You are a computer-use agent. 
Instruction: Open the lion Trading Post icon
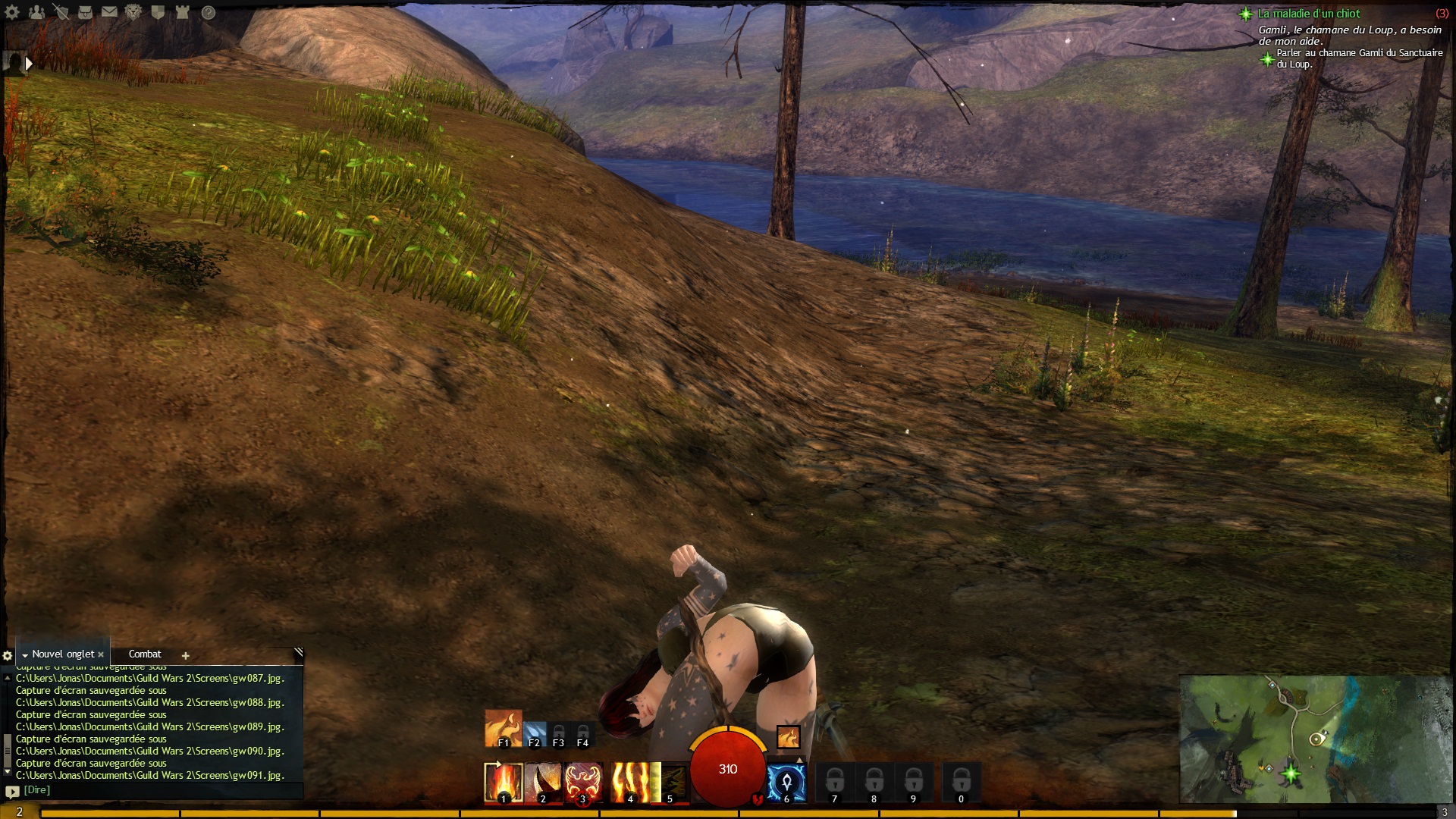tap(133, 12)
